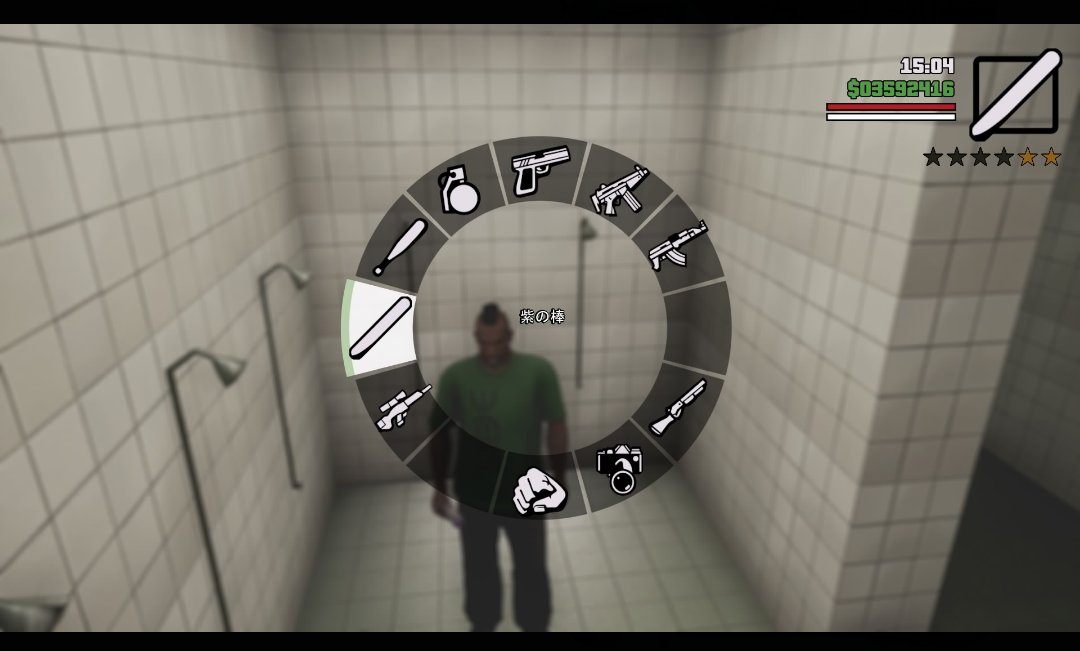
Task: Choose the pistol from the weapon wheel
Action: pos(540,170)
